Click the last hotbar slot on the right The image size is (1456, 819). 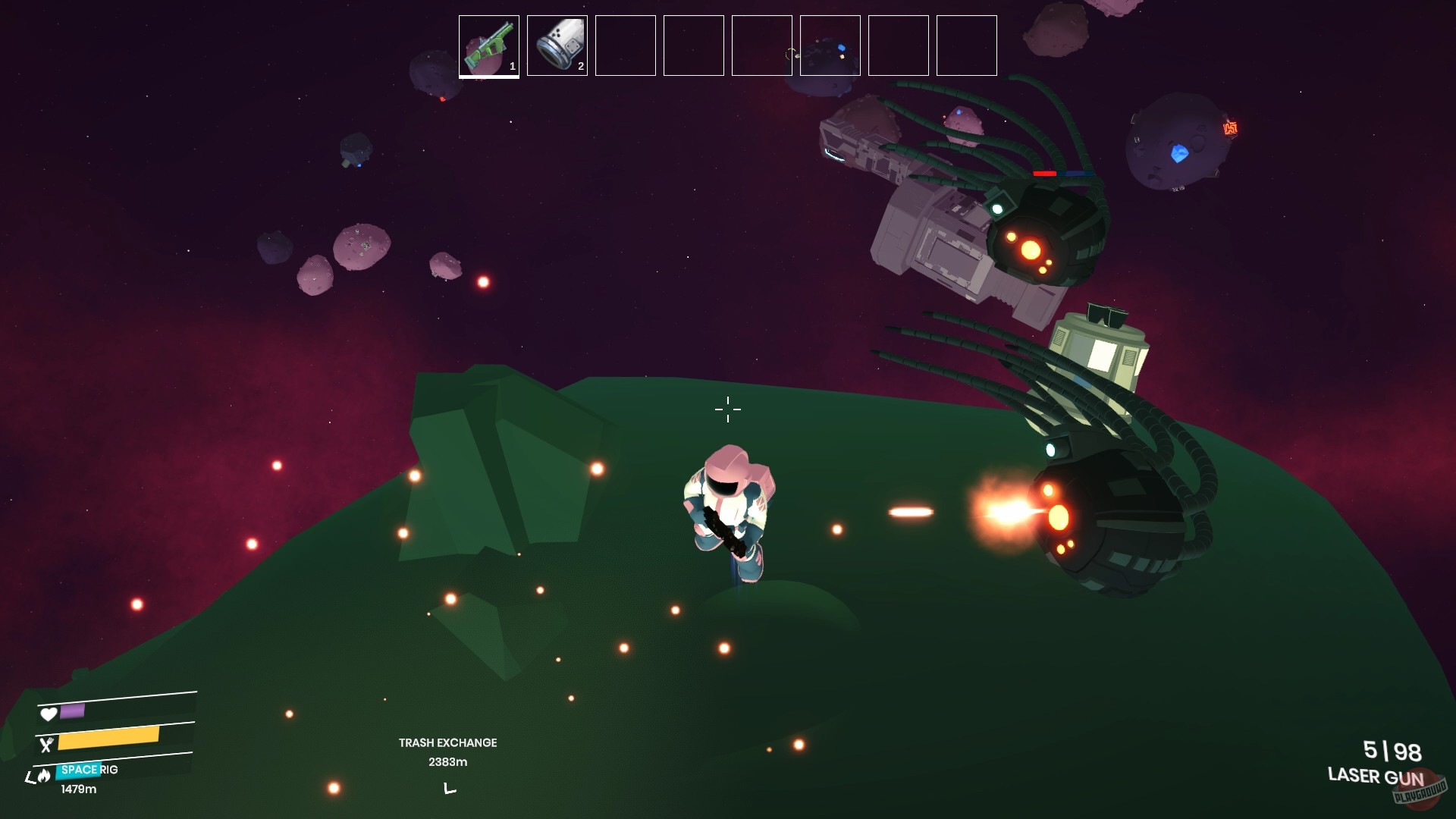tap(966, 45)
